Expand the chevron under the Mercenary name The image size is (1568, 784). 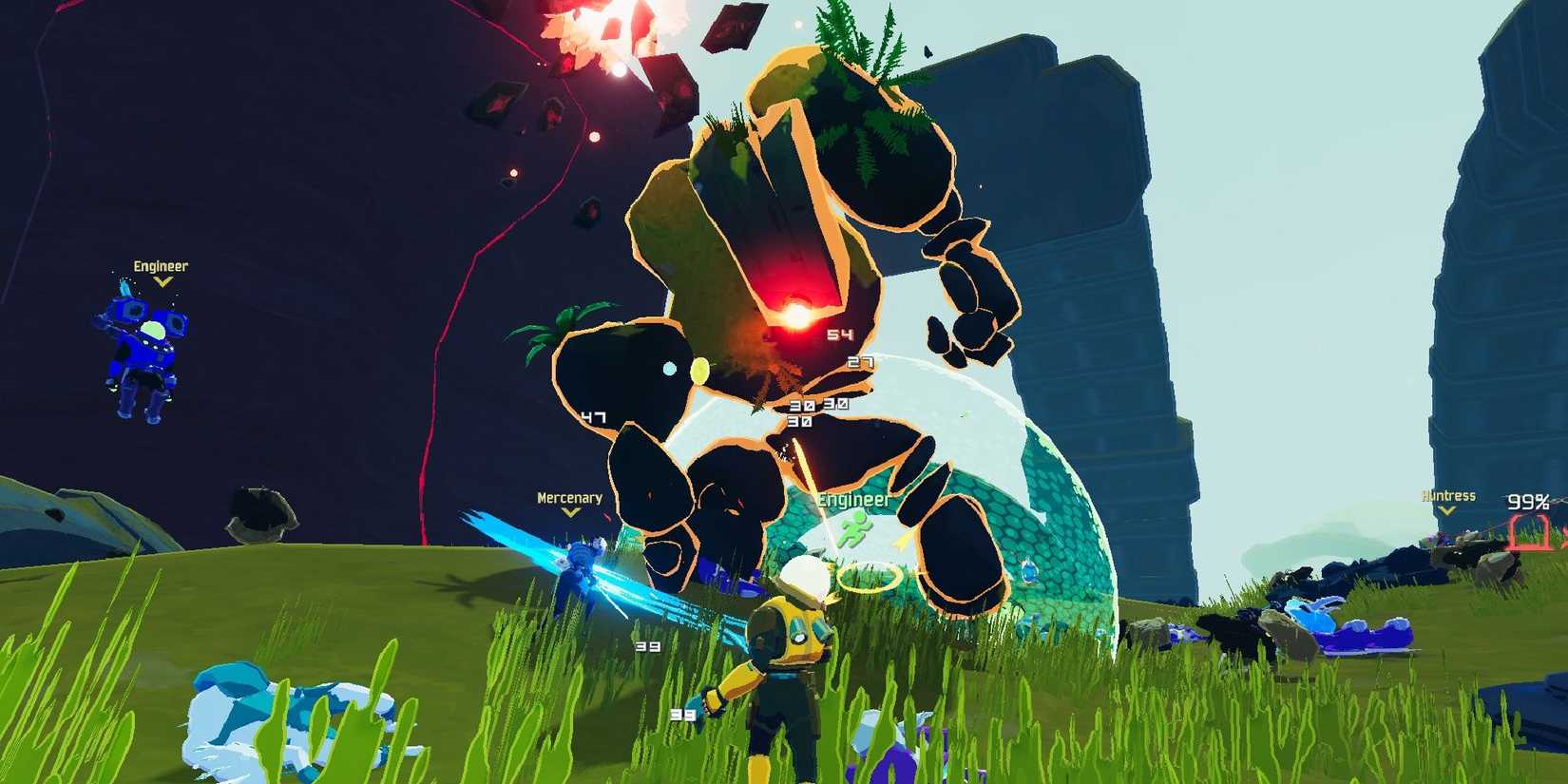(570, 512)
